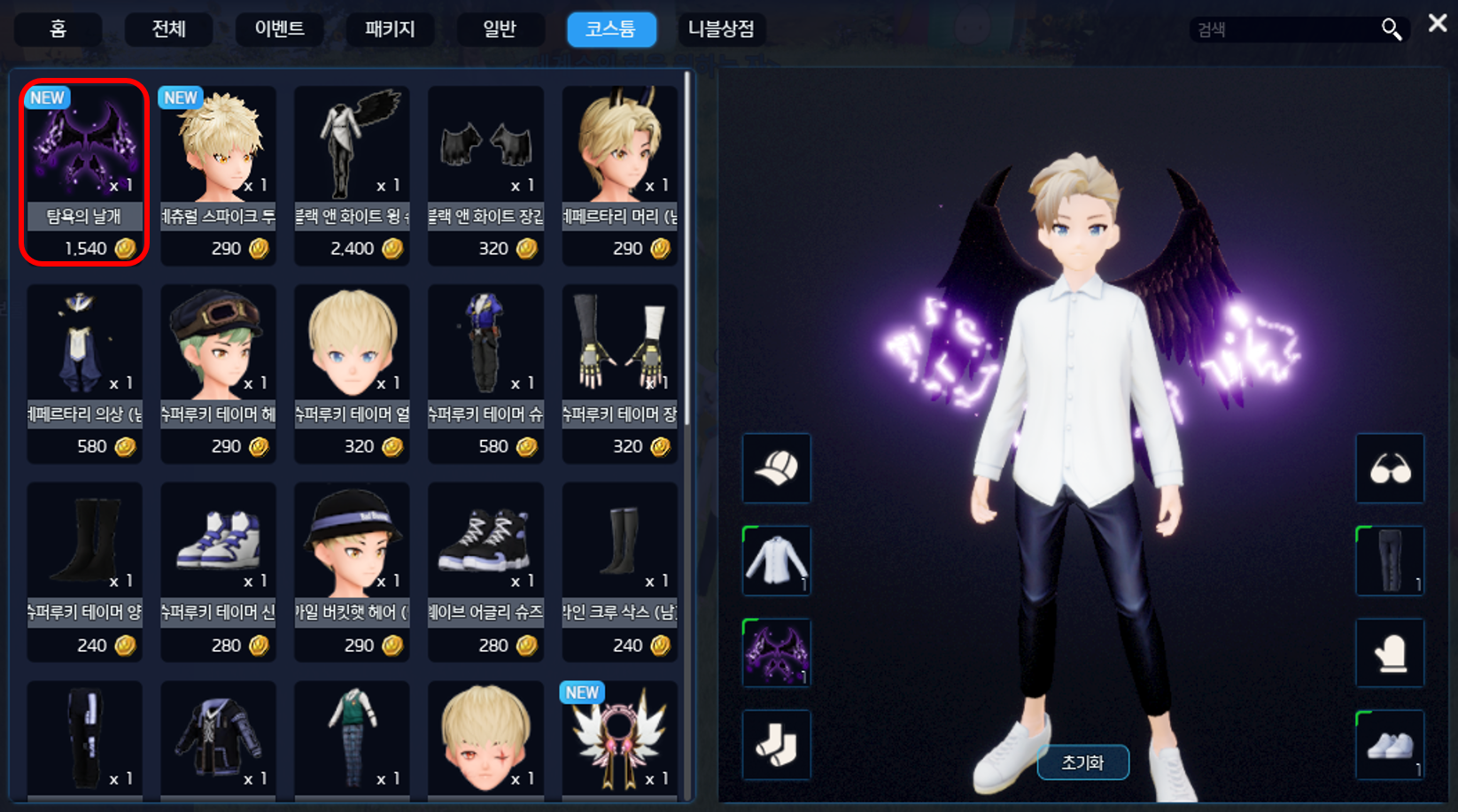The image size is (1458, 812).
Task: Switch to the 일반 tab
Action: pos(500,29)
